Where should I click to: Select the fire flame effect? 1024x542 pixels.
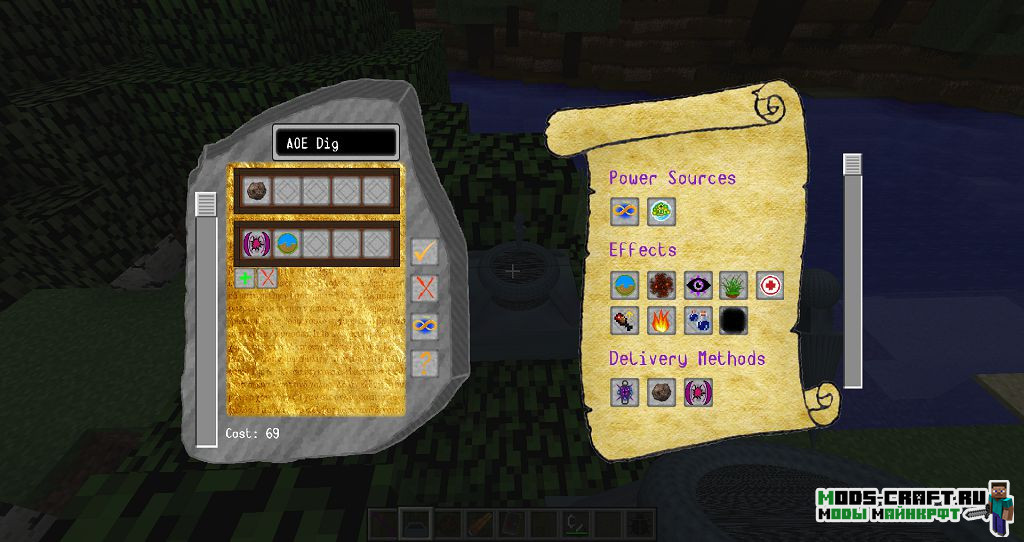click(x=661, y=321)
